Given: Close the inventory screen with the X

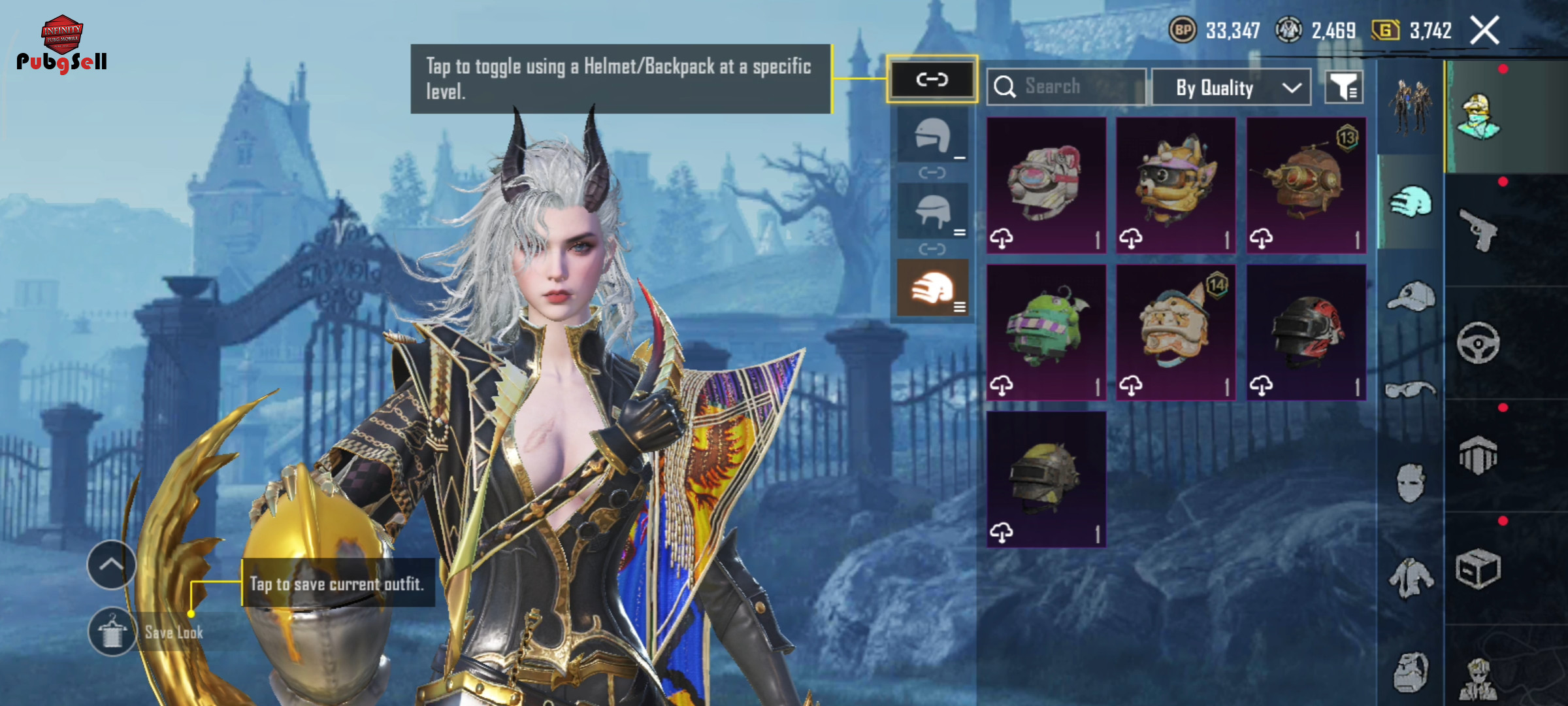Looking at the screenshot, I should click(1484, 31).
